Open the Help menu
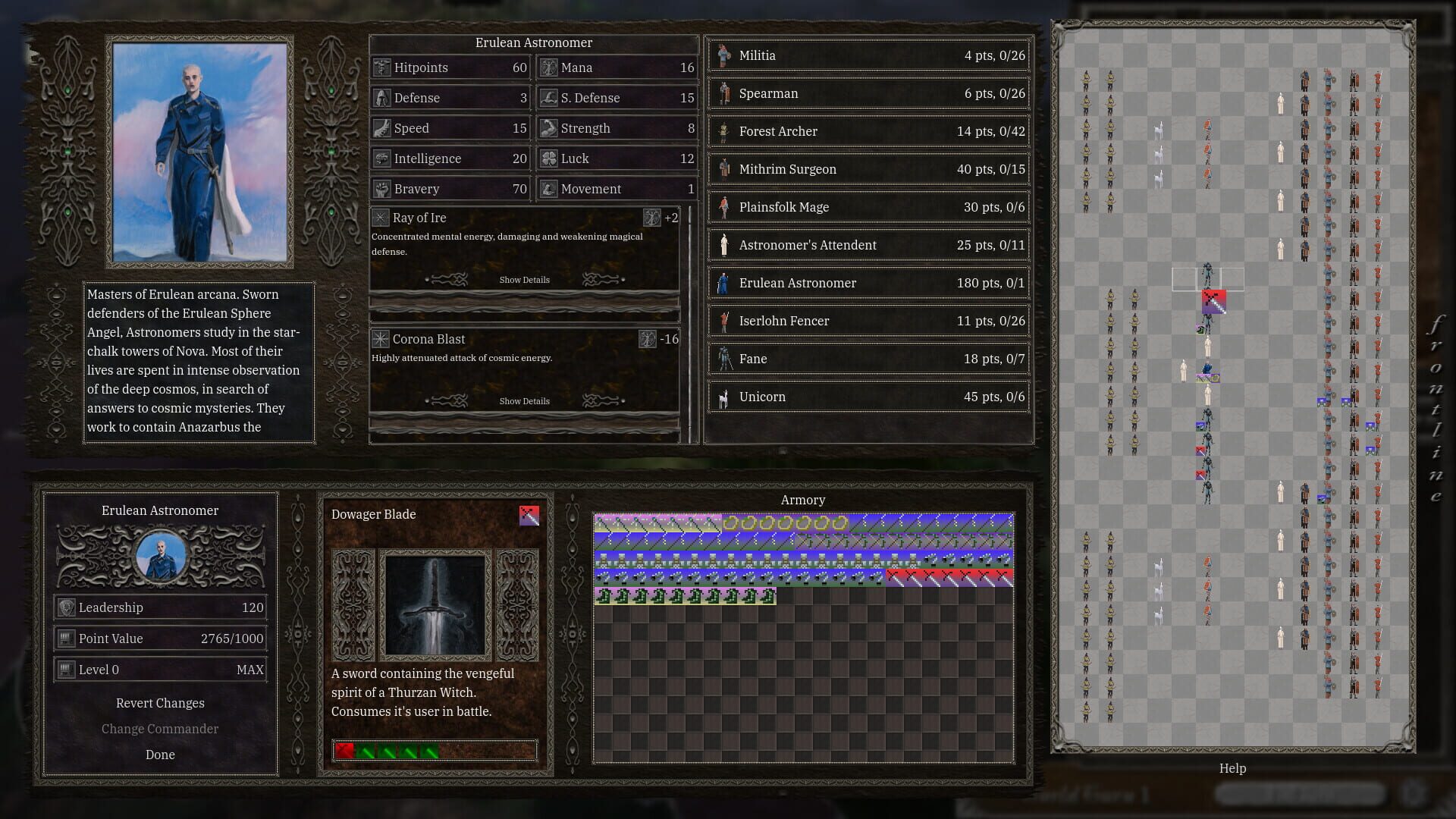 coord(1233,768)
